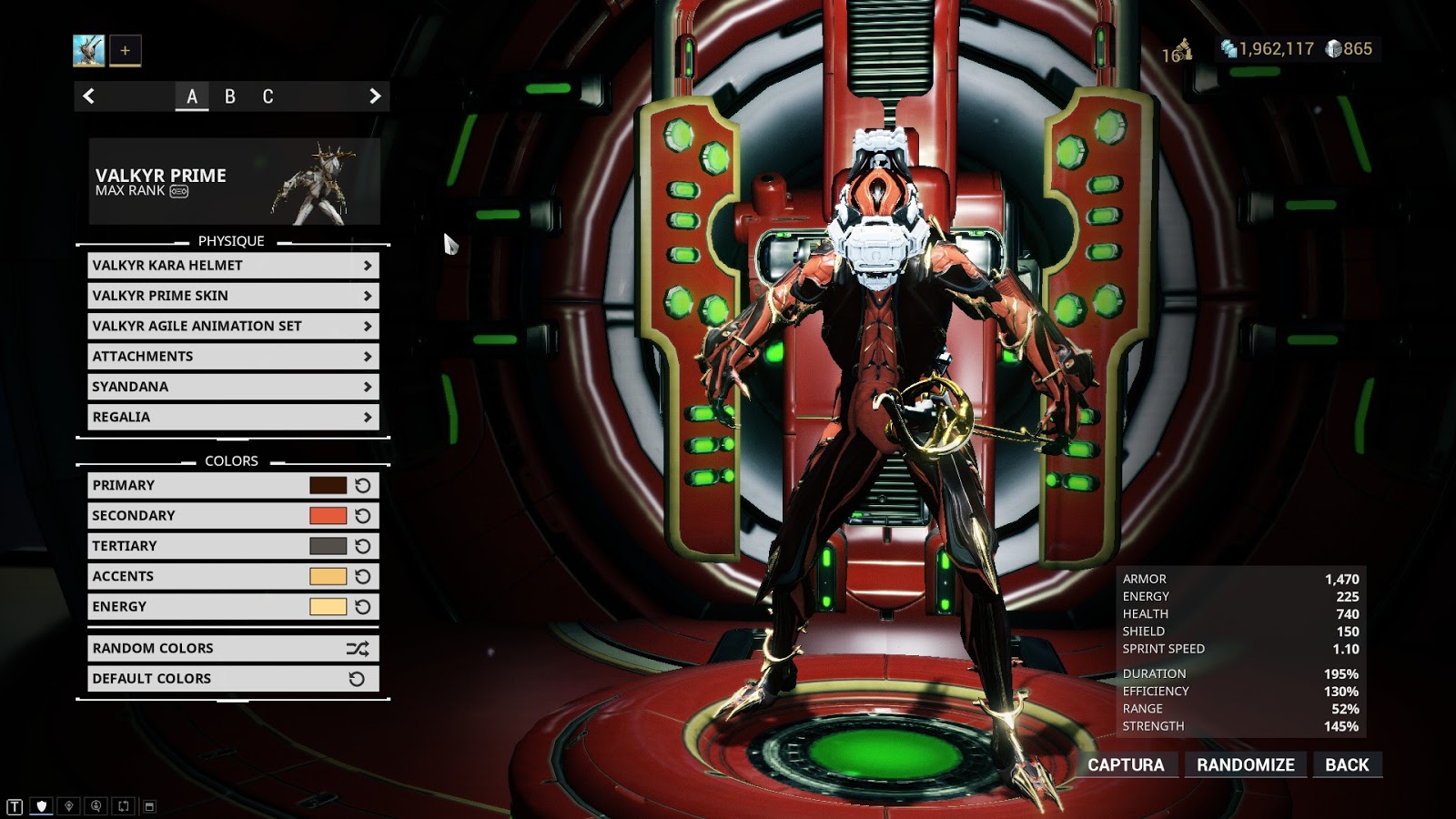Screen dimensions: 1456x819
Task: Open the Valkyr Prime Skin options
Action: click(233, 296)
